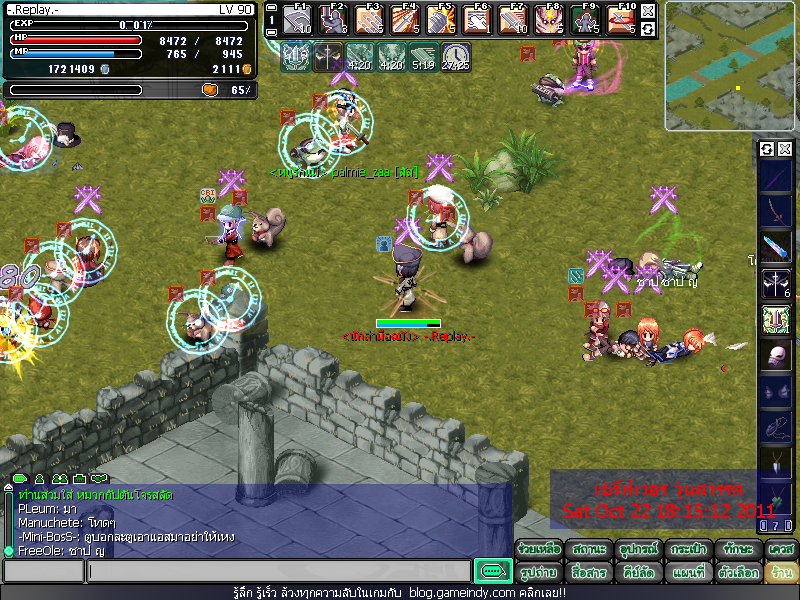Open the แผนที่ map button
Image resolution: width=800 pixels, height=600 pixels.
point(687,573)
